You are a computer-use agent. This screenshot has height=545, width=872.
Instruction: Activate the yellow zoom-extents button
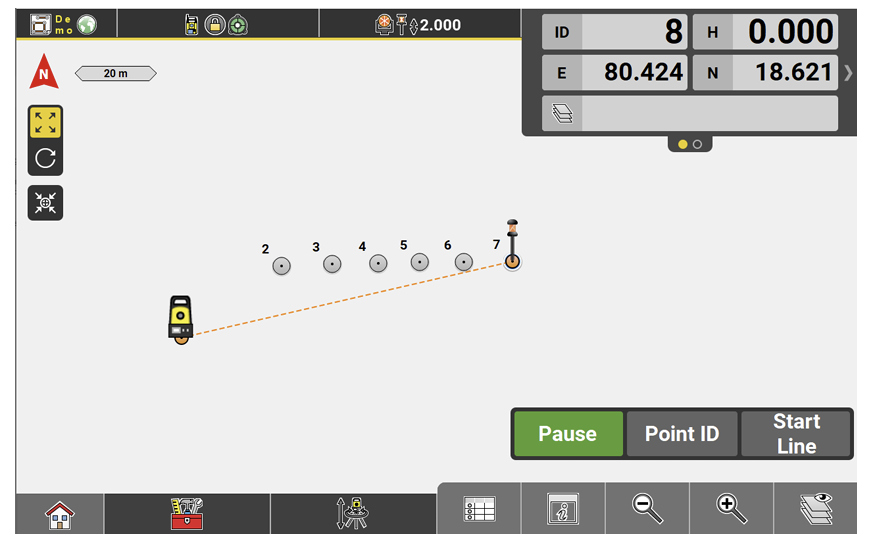click(45, 123)
